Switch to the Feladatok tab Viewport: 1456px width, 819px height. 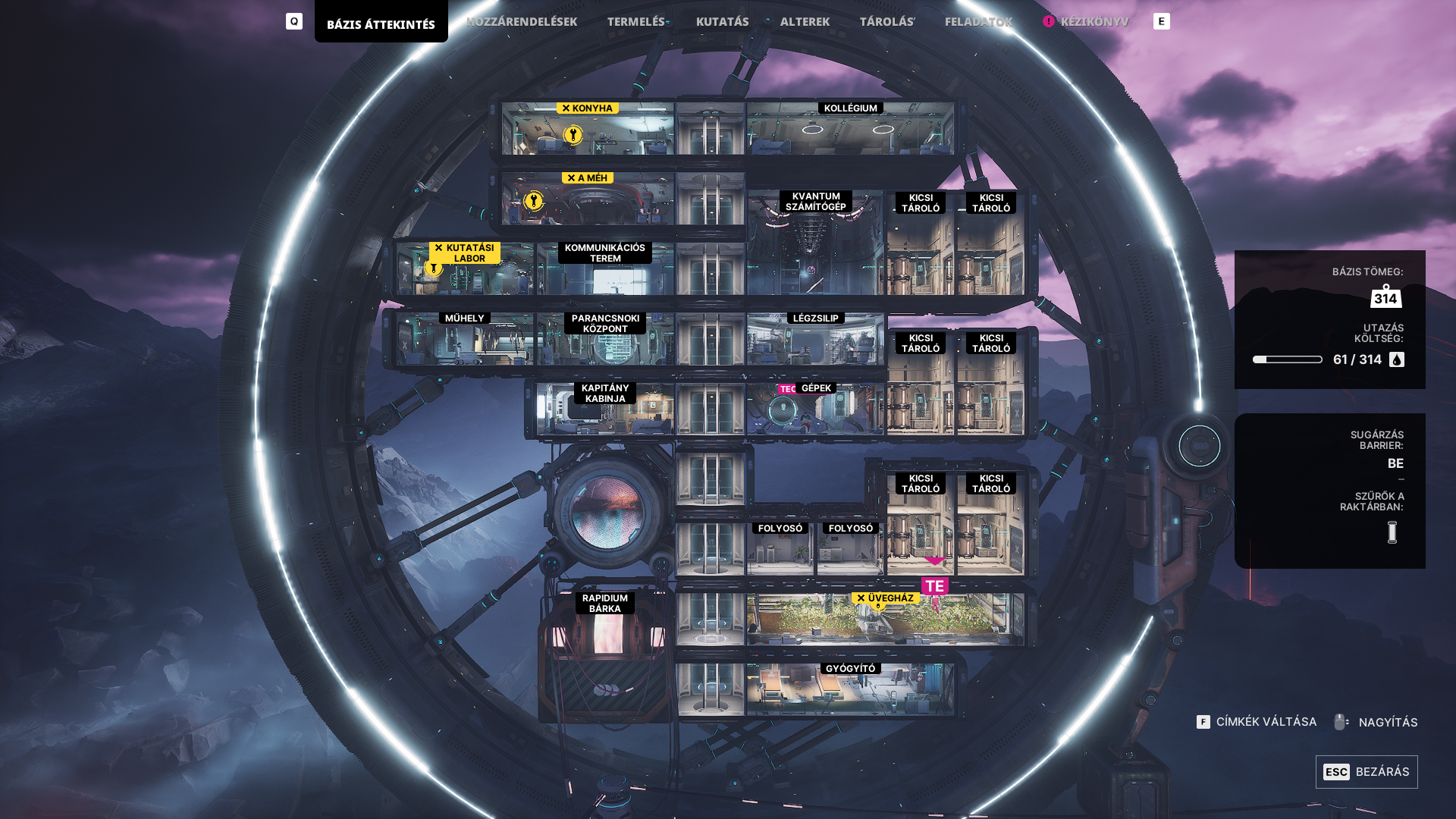pos(978,22)
